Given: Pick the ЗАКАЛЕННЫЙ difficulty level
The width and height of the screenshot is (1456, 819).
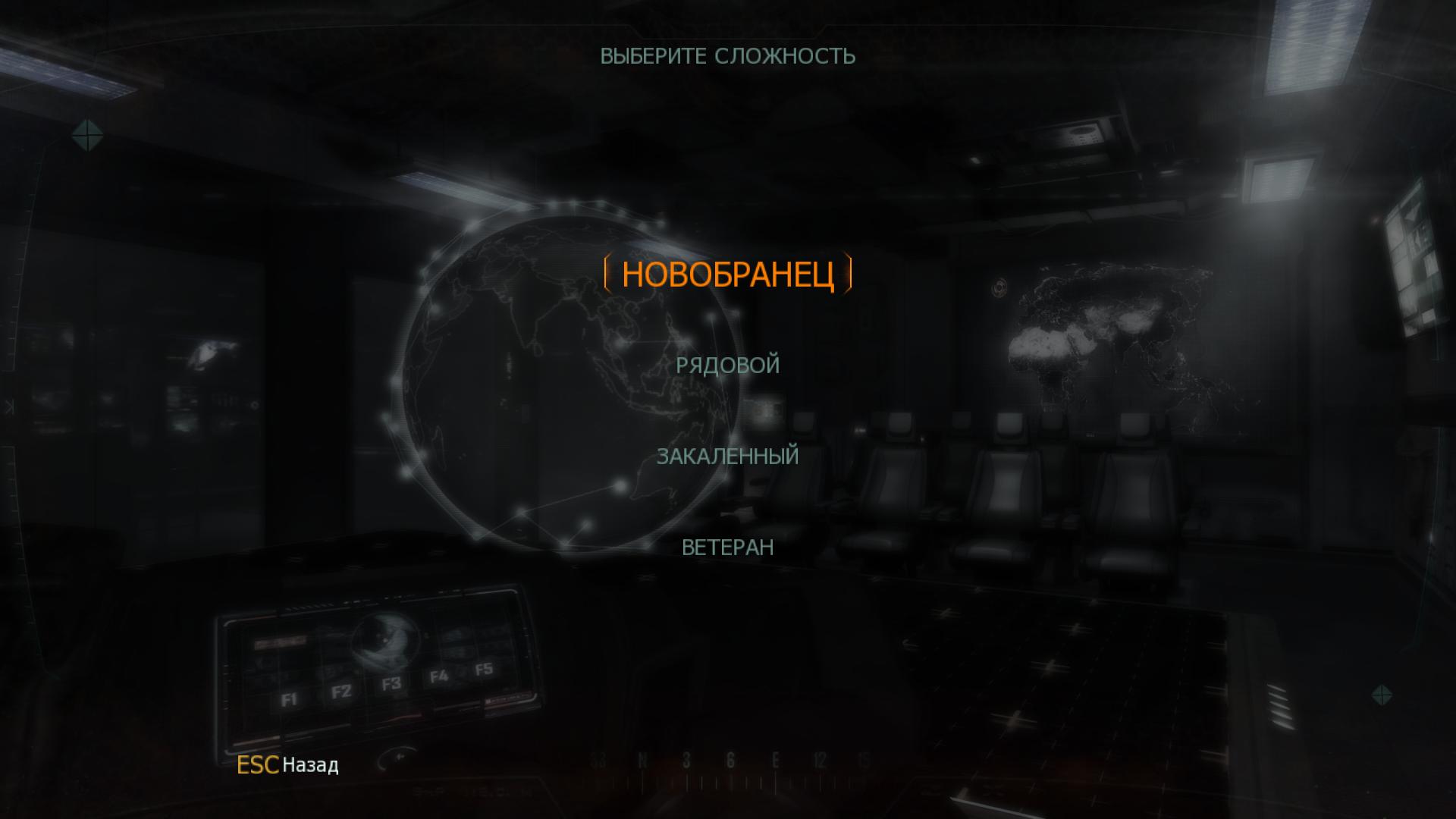Looking at the screenshot, I should coord(727,457).
